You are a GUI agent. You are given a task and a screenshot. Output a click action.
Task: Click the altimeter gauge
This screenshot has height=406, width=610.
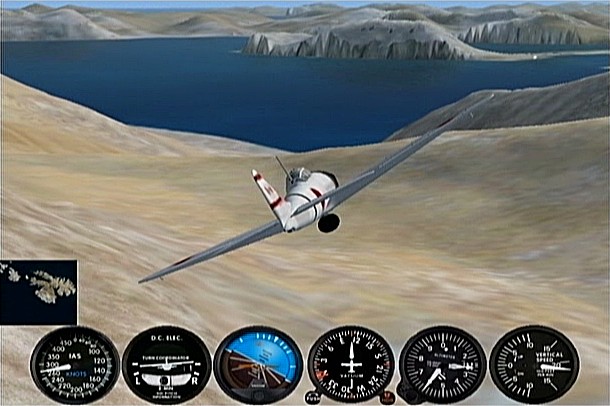[442, 365]
